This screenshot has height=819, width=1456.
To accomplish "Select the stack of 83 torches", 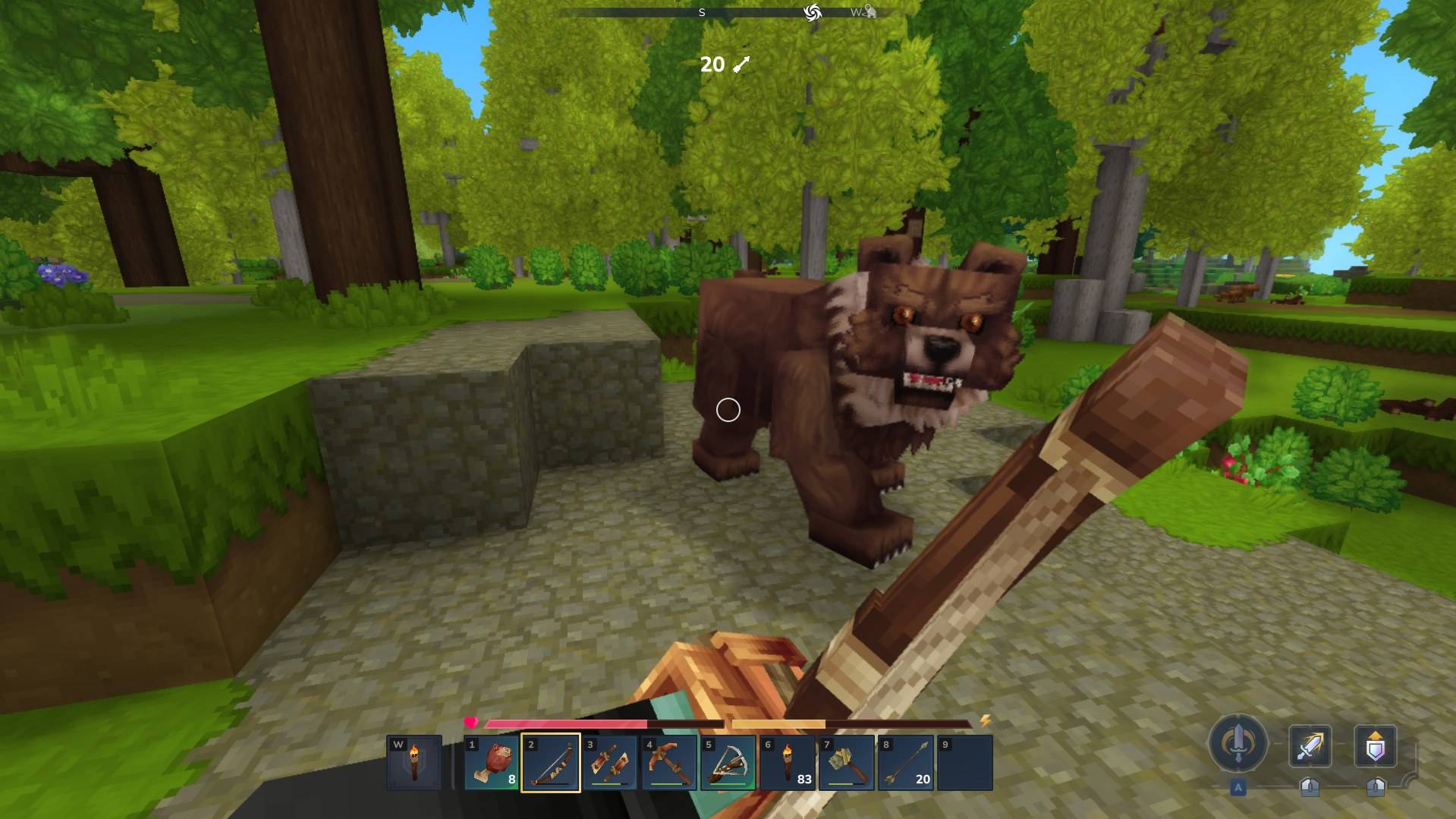I will 788,763.
